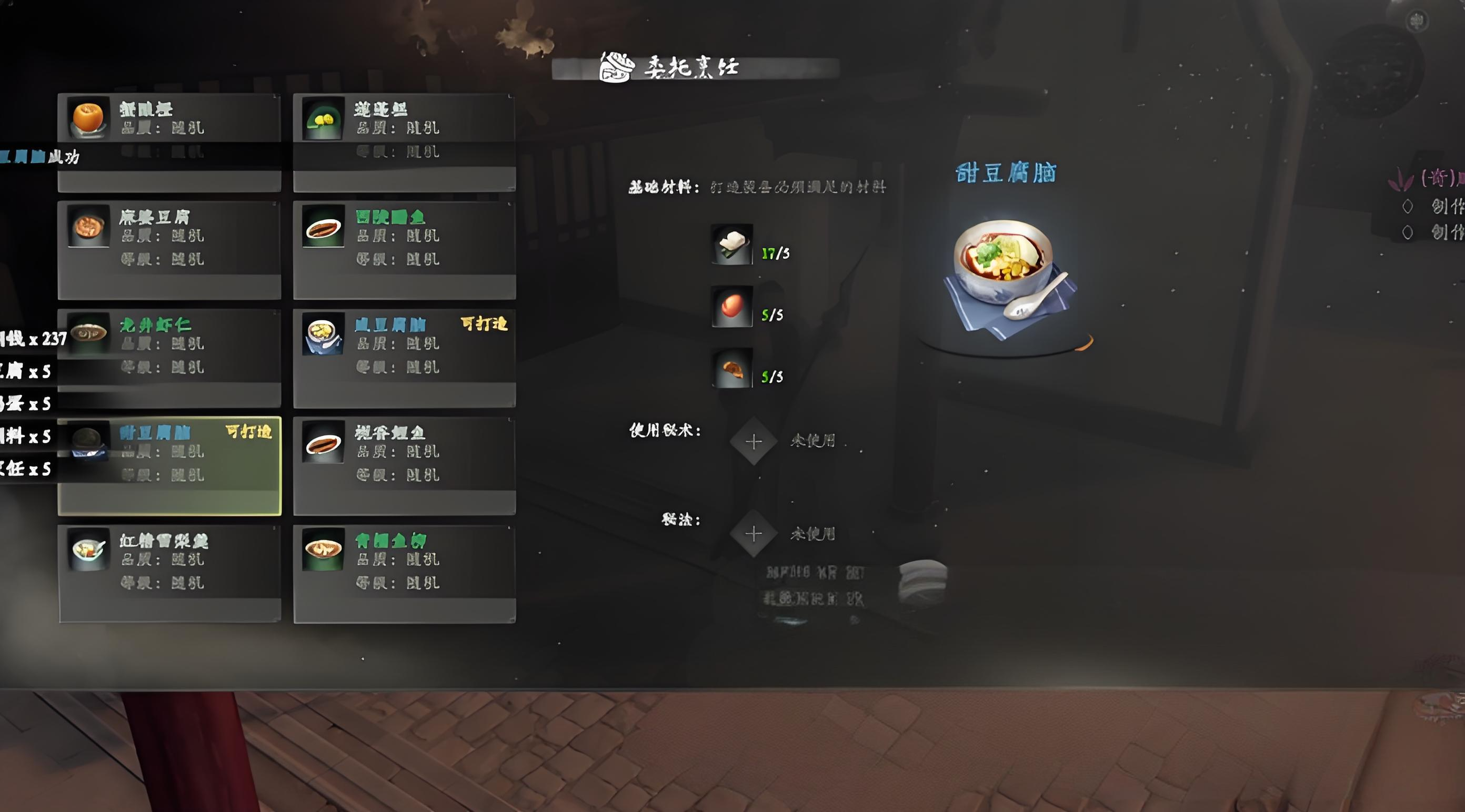Open the 醪汁 sauce plus selector
This screenshot has width=1465, height=812.
click(755, 534)
